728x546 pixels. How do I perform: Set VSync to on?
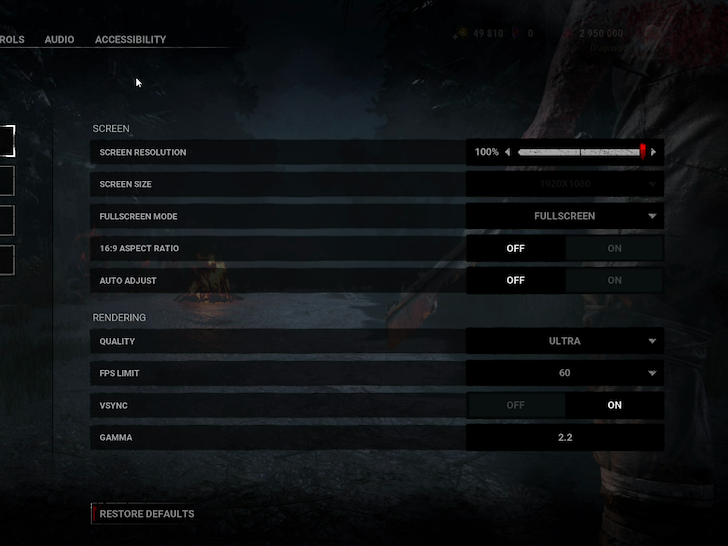coord(614,405)
